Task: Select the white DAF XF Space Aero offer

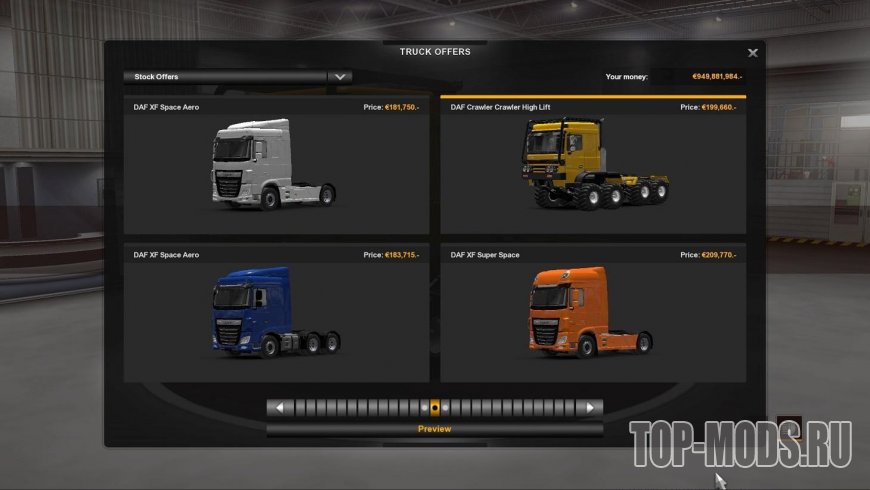Action: click(275, 168)
